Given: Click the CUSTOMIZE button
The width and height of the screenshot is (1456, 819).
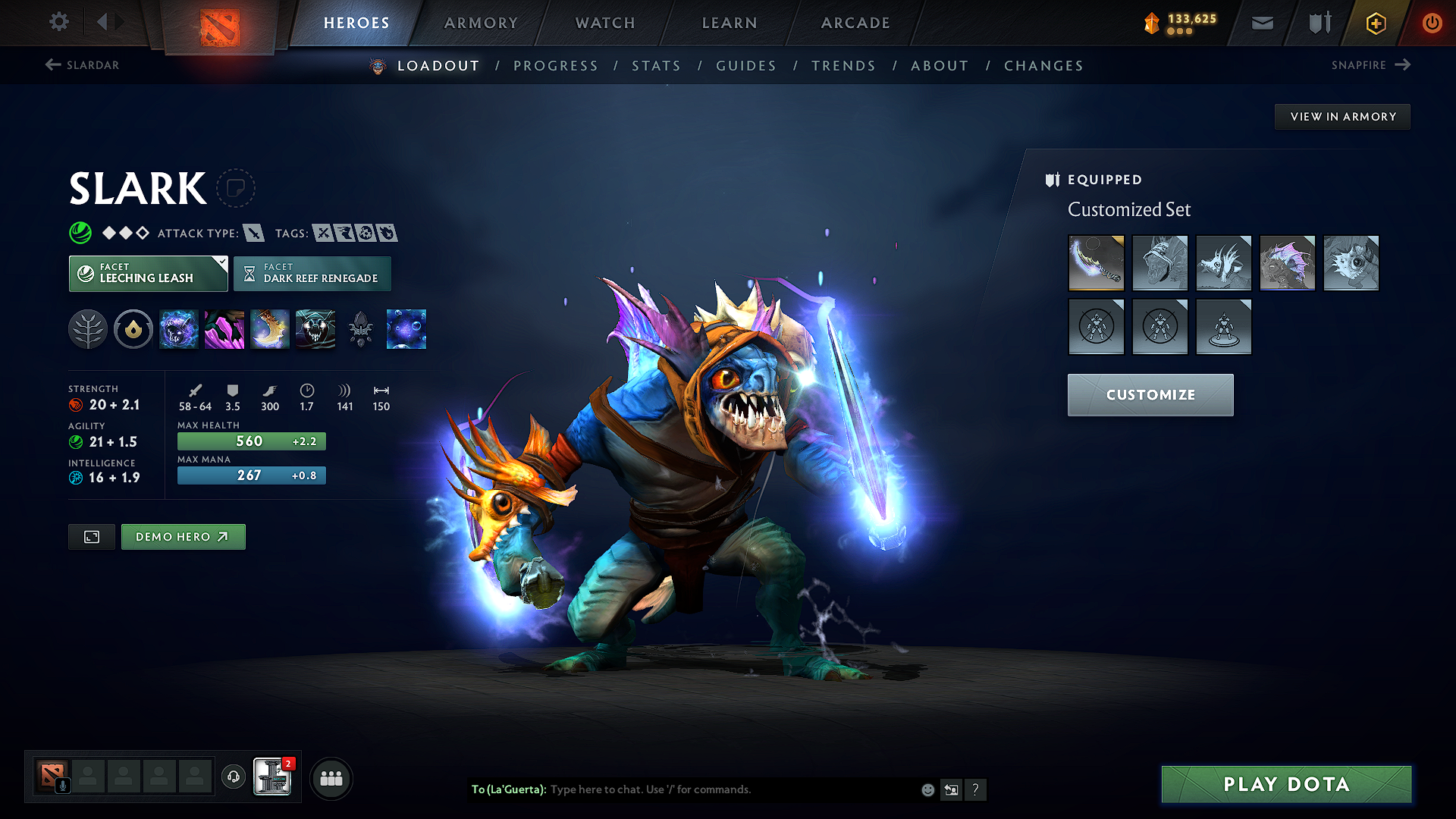Looking at the screenshot, I should 1150,394.
